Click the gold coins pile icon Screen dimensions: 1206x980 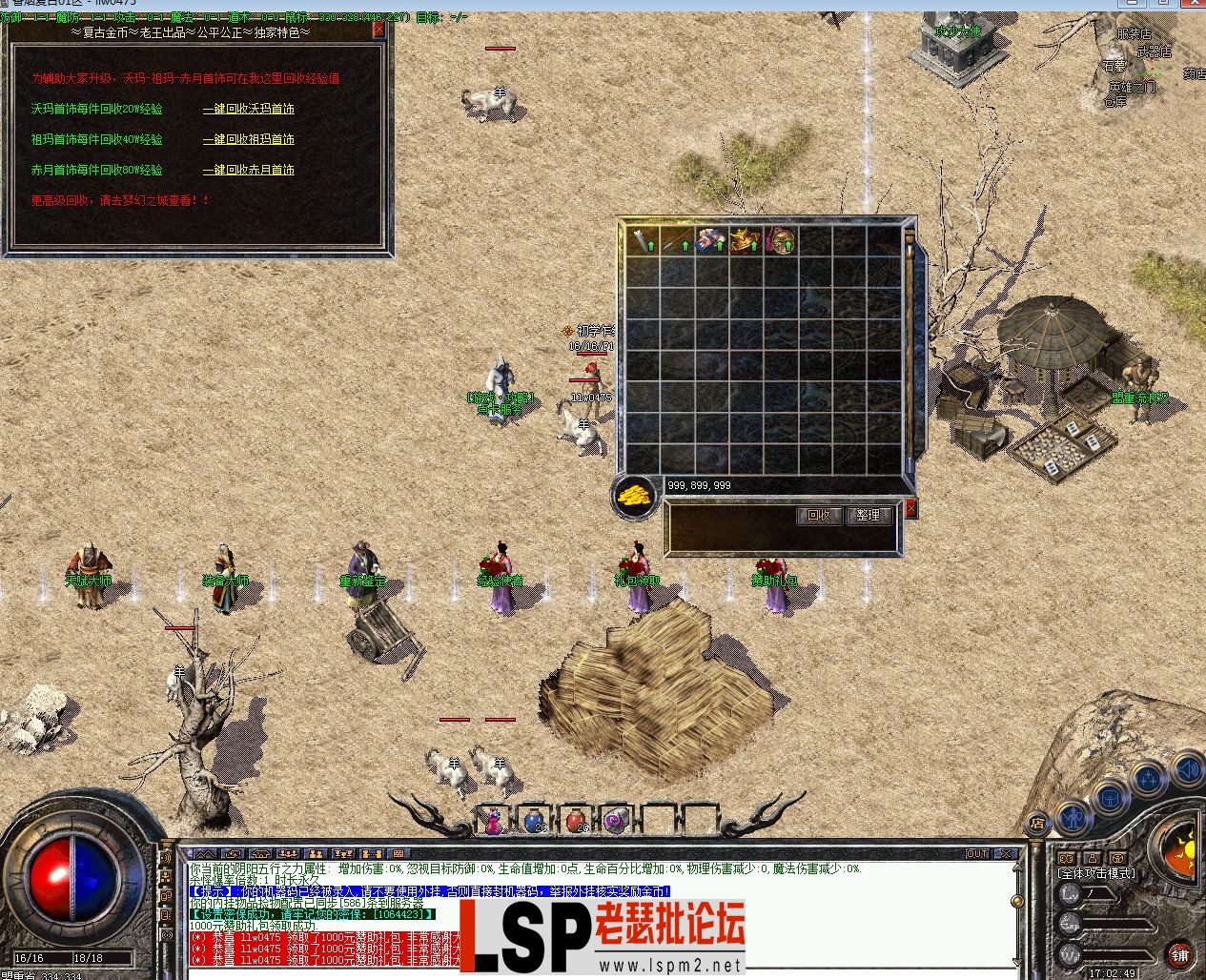(x=634, y=496)
